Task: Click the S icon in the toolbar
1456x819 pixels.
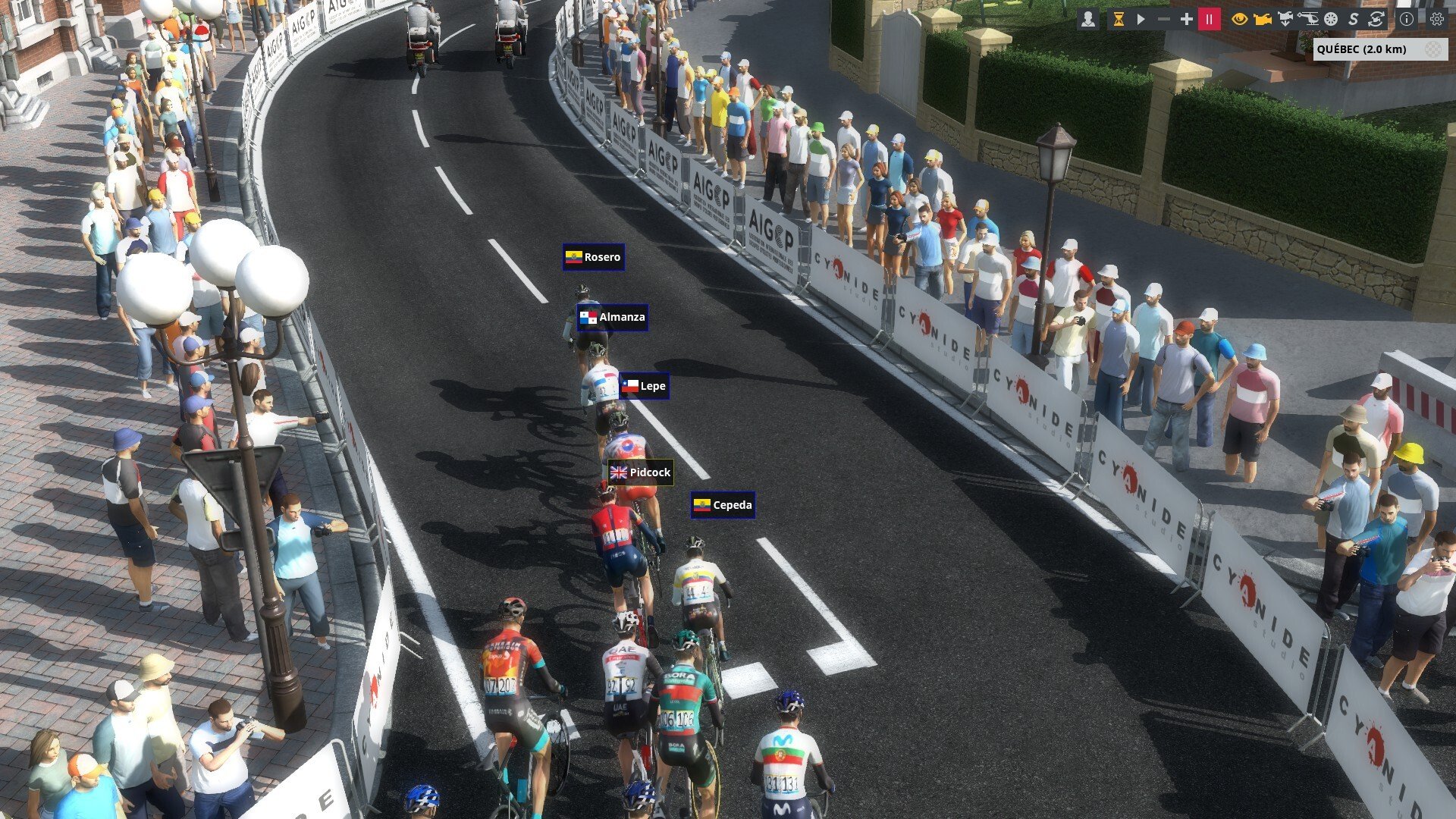Action: point(1354,19)
